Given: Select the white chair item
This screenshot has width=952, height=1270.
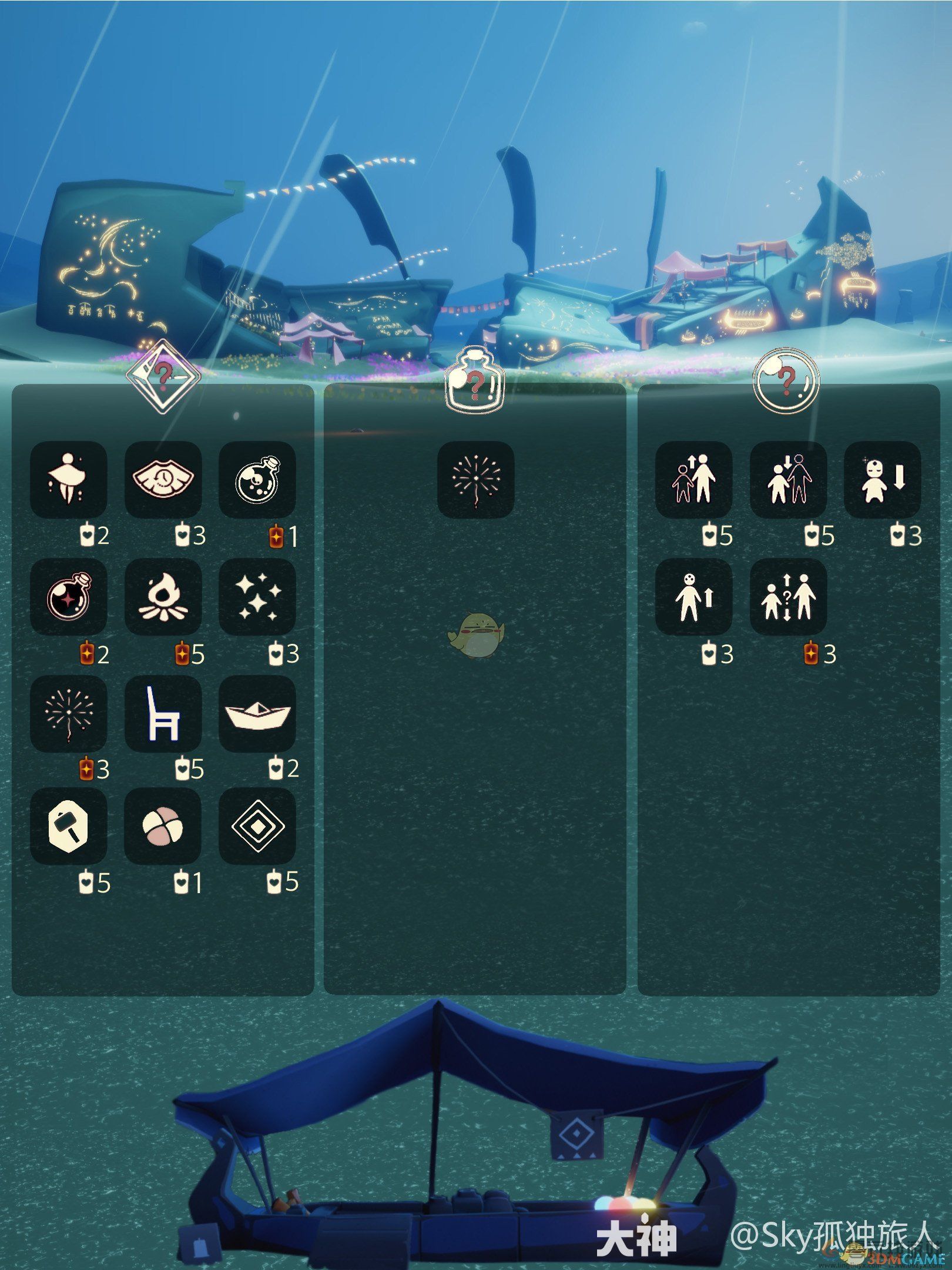Looking at the screenshot, I should [163, 713].
